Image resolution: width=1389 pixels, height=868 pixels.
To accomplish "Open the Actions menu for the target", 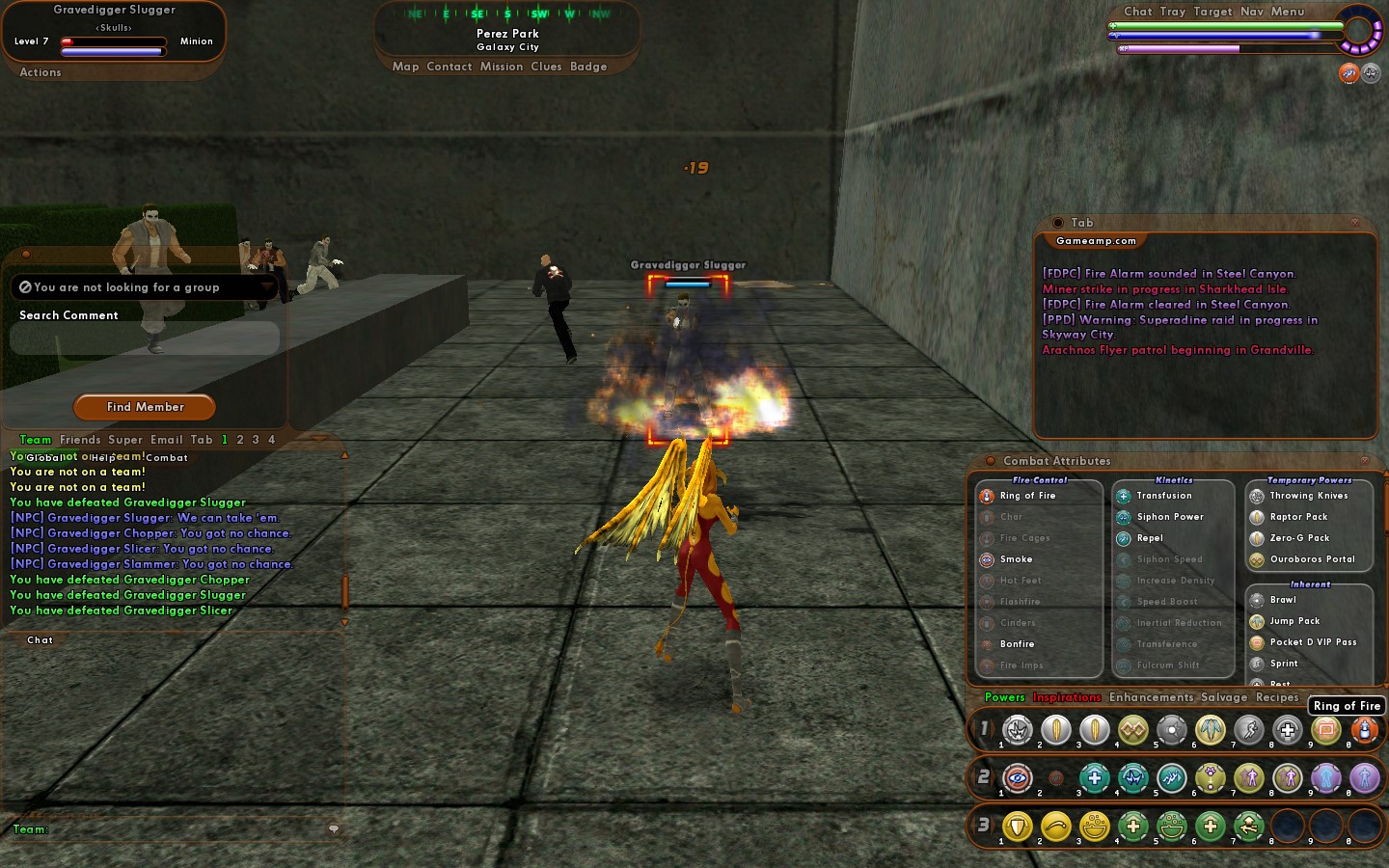I will tap(41, 72).
